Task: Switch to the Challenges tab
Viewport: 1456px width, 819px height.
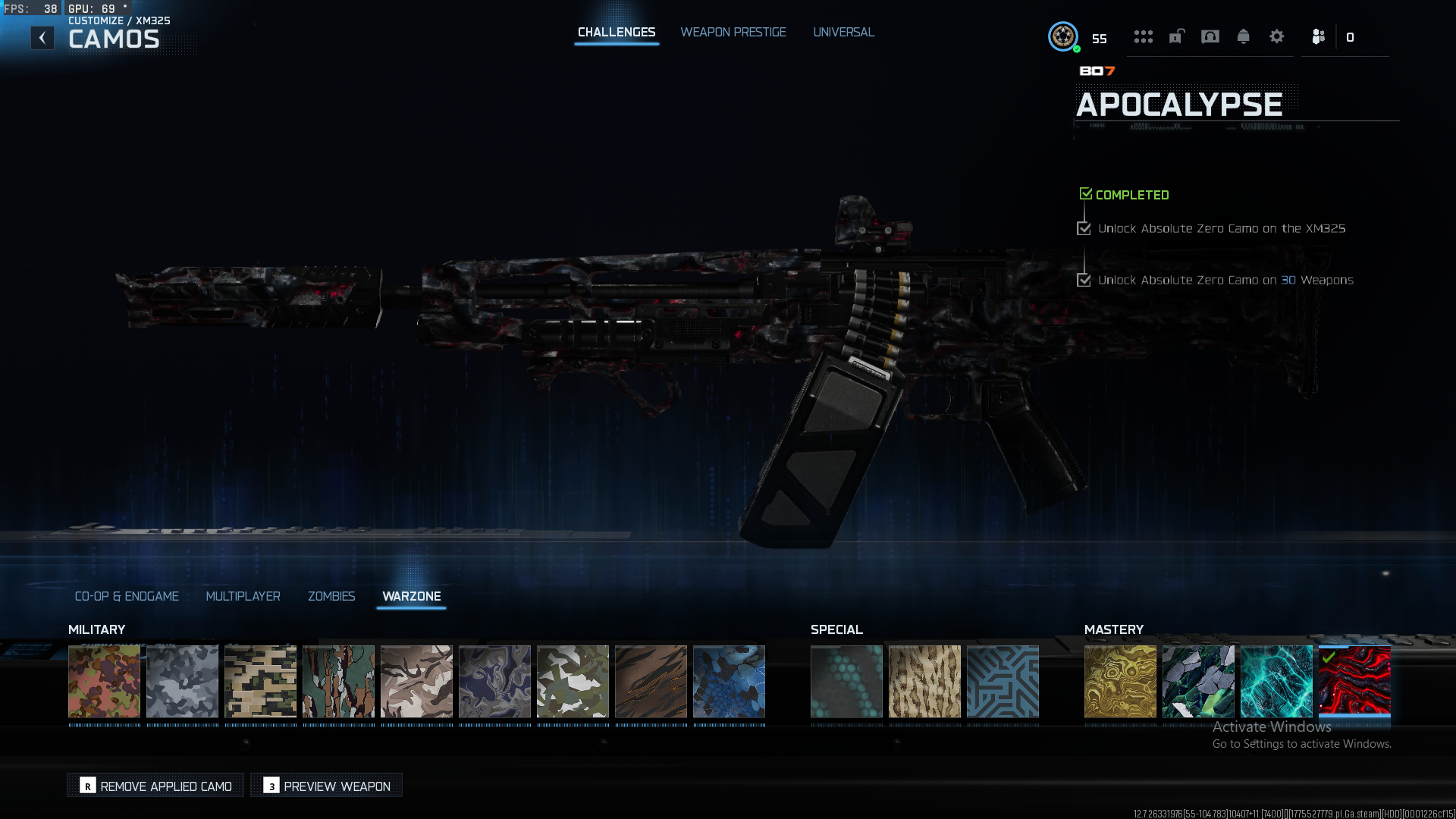Action: click(x=616, y=32)
